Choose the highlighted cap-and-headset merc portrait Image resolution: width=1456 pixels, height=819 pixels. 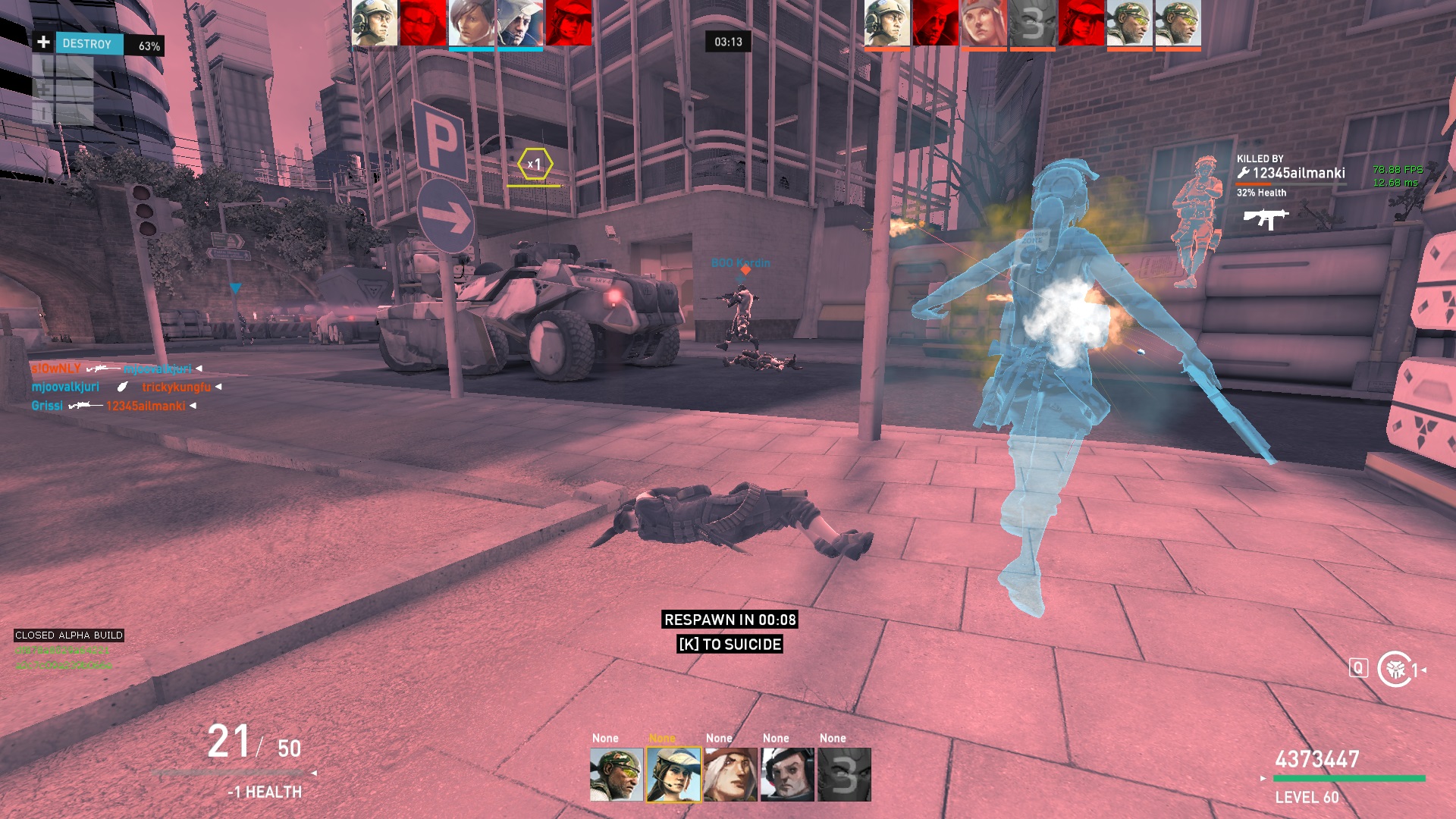pyautogui.click(x=673, y=774)
